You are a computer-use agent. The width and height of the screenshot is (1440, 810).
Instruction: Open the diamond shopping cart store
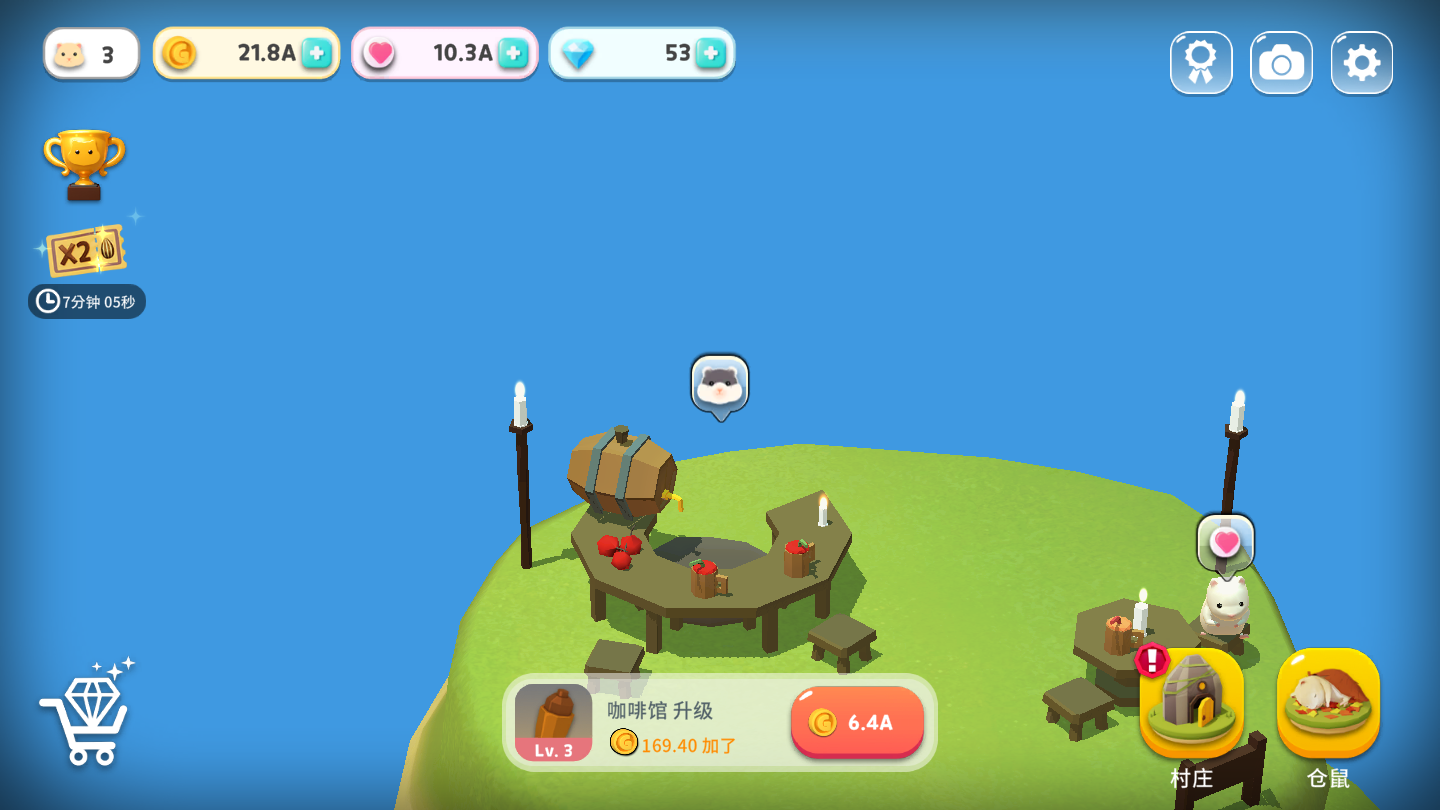88,714
